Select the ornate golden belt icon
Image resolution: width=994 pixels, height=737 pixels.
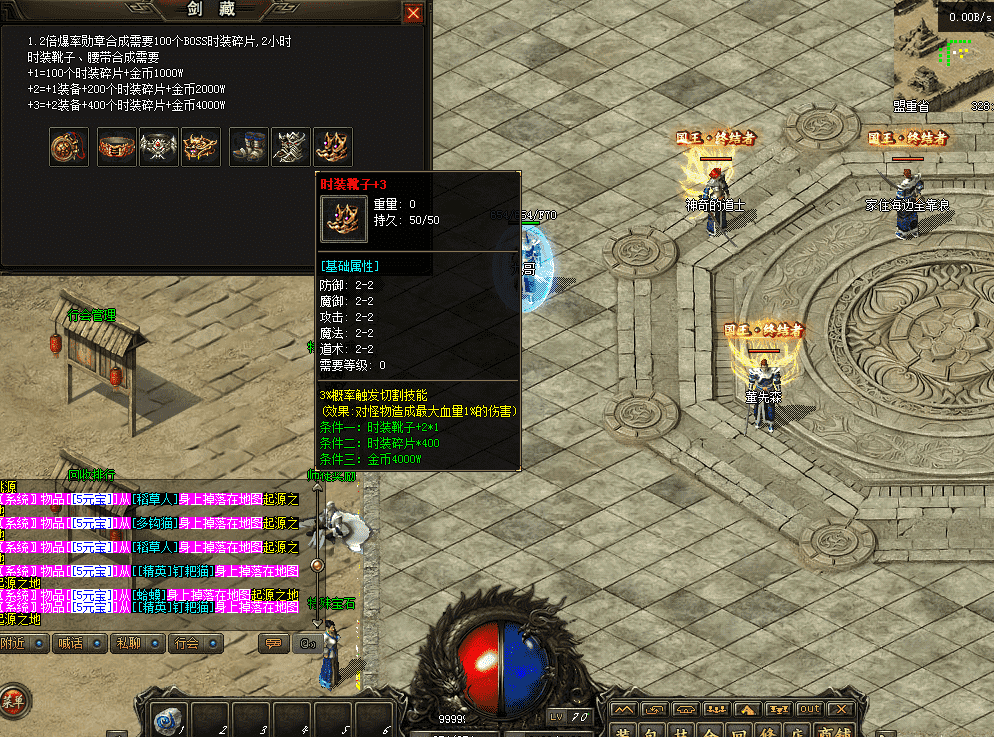tap(200, 147)
